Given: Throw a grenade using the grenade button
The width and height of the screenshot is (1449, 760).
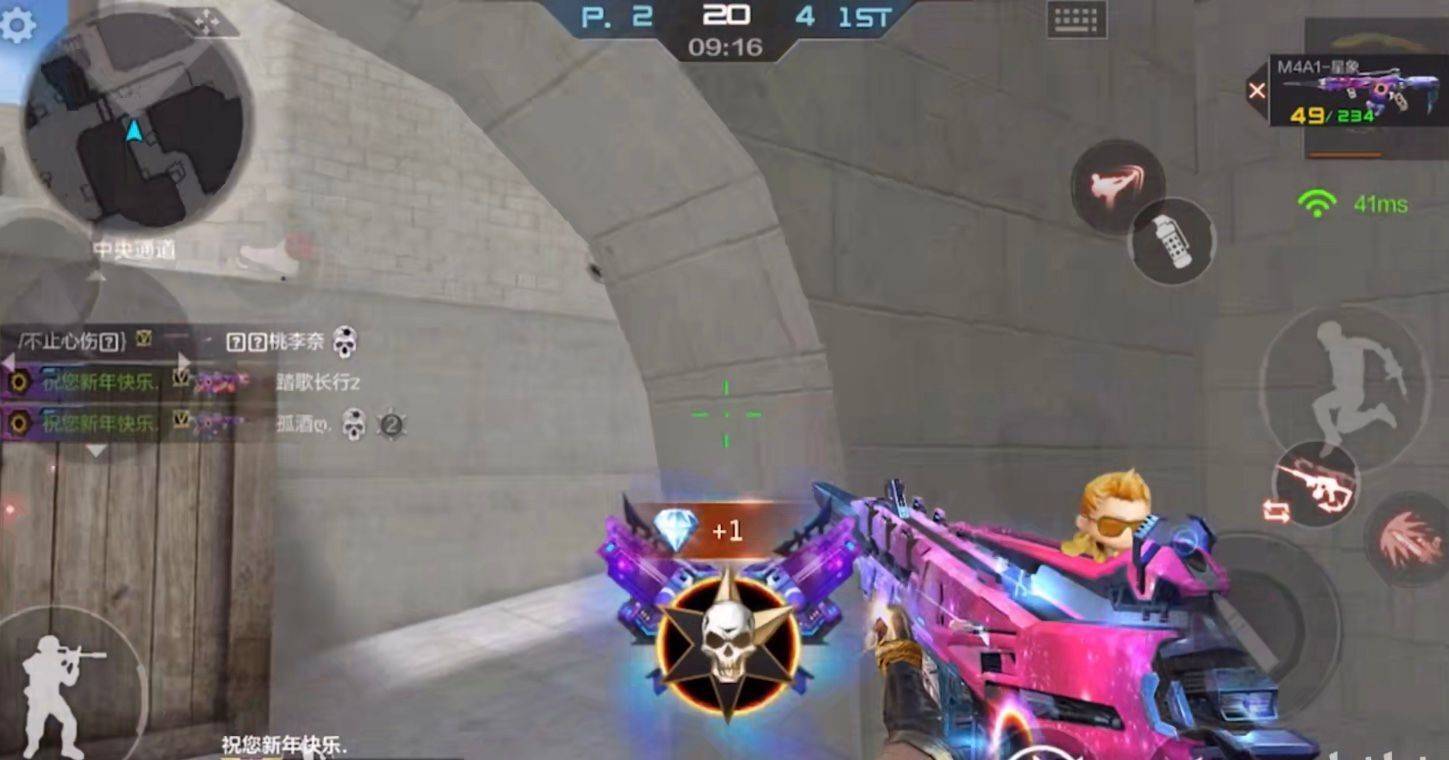Looking at the screenshot, I should pyautogui.click(x=1172, y=241).
